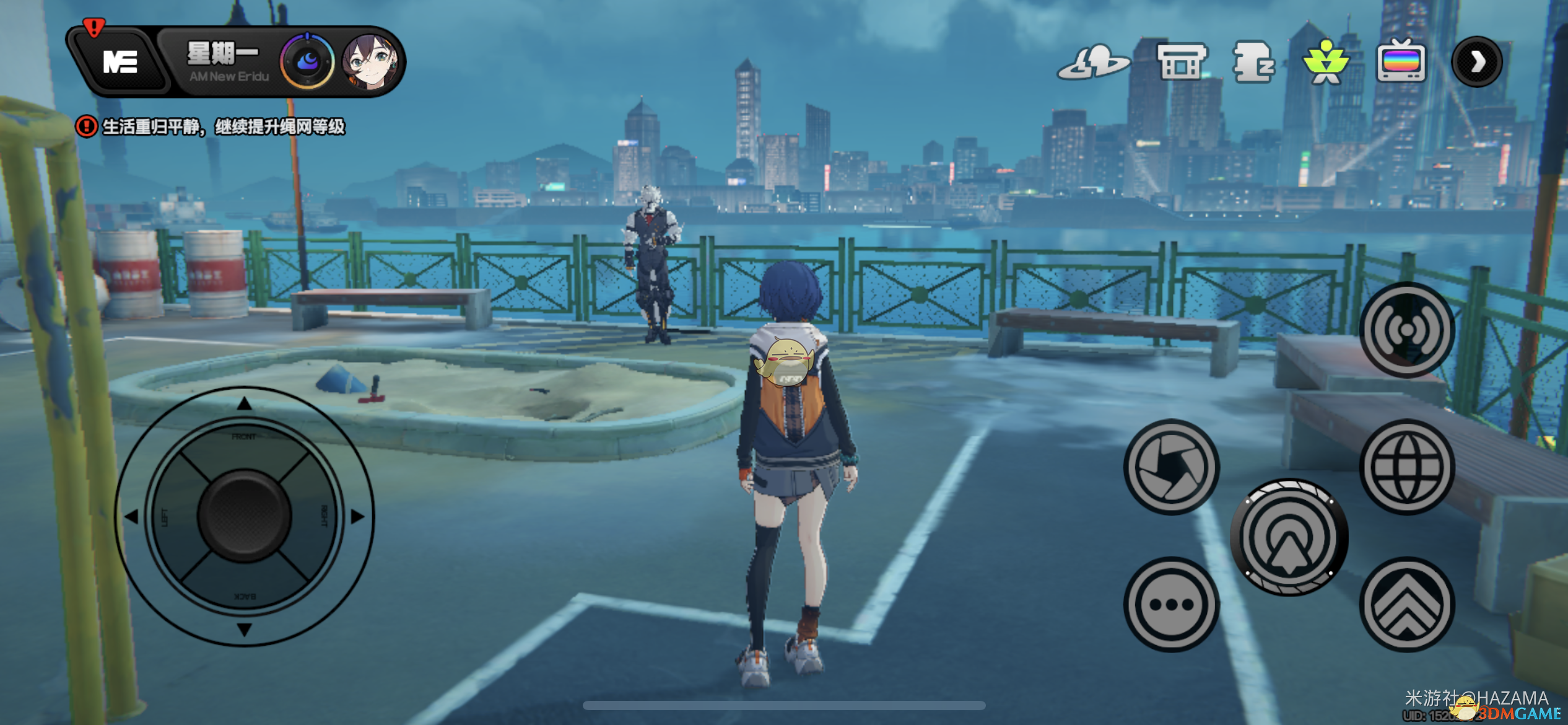Tap the central arrow interact button

1289,537
